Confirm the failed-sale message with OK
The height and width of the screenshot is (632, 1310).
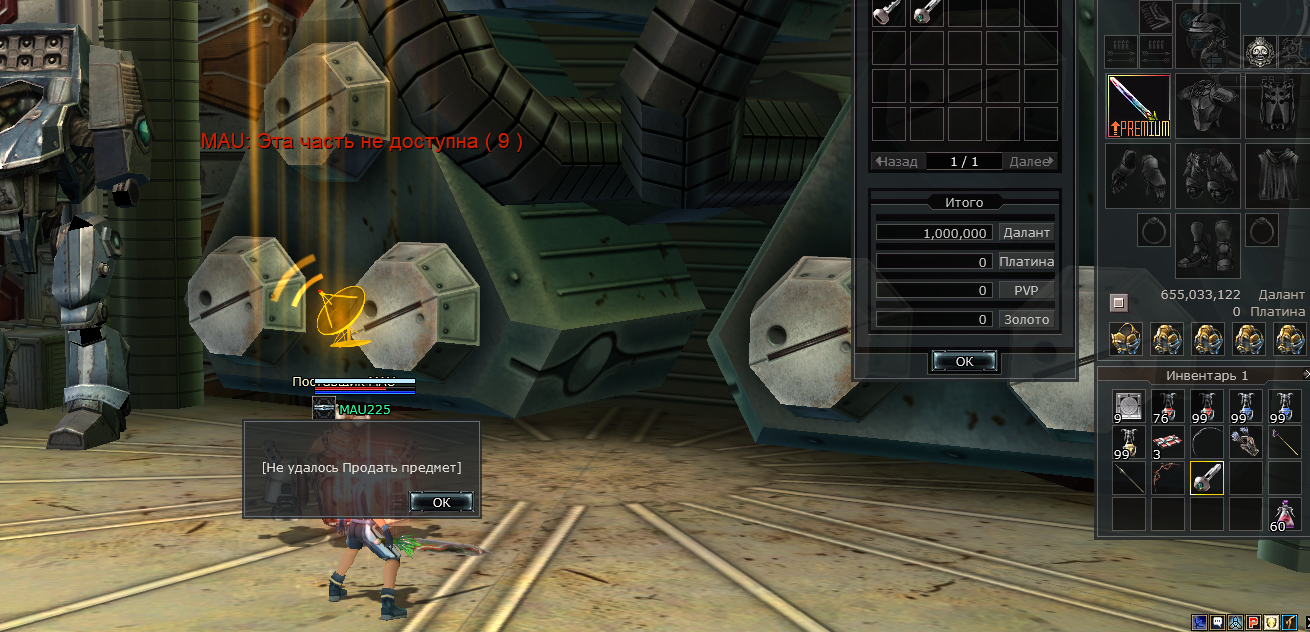pos(441,502)
